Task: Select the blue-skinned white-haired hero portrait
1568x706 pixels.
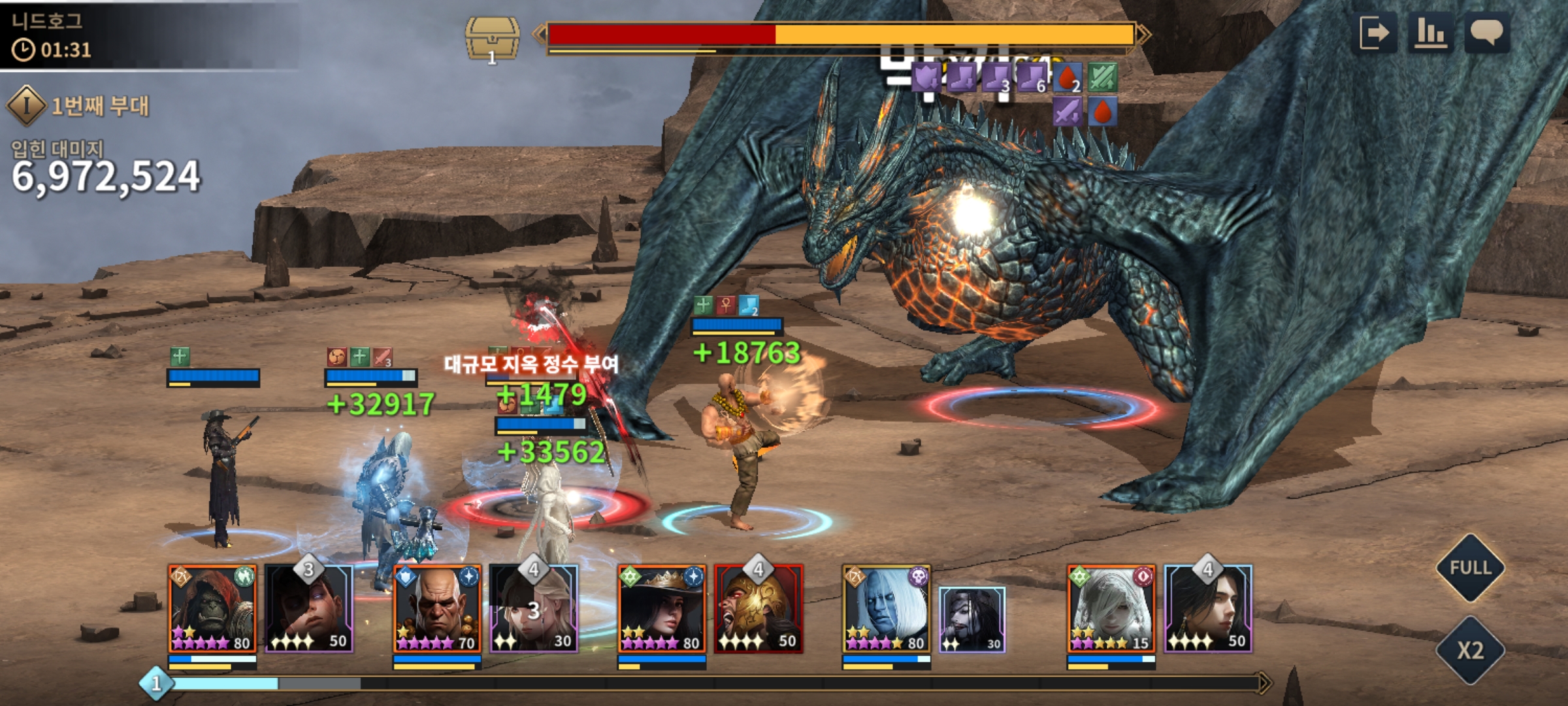Action: point(887,609)
